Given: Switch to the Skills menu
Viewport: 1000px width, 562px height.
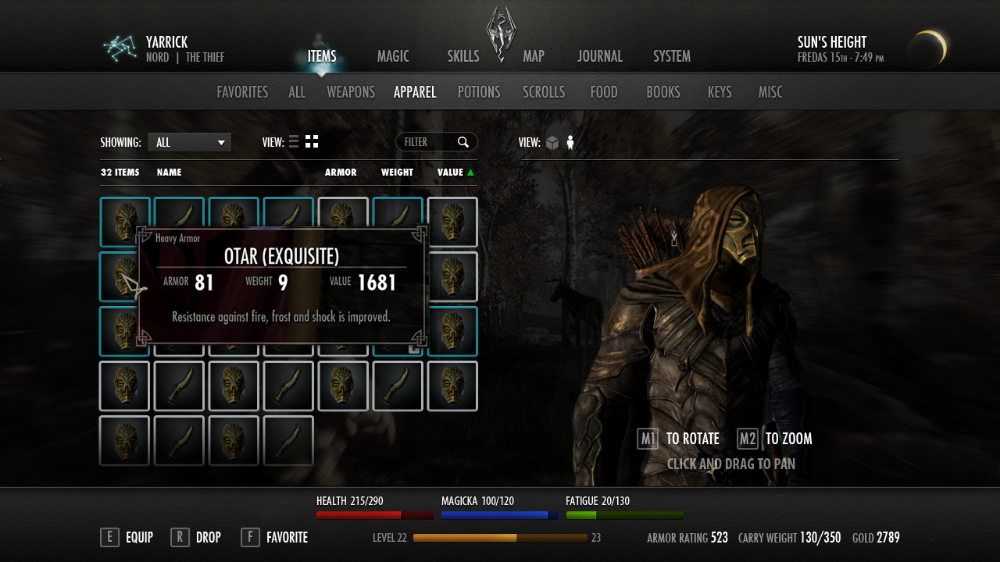Looking at the screenshot, I should 463,57.
